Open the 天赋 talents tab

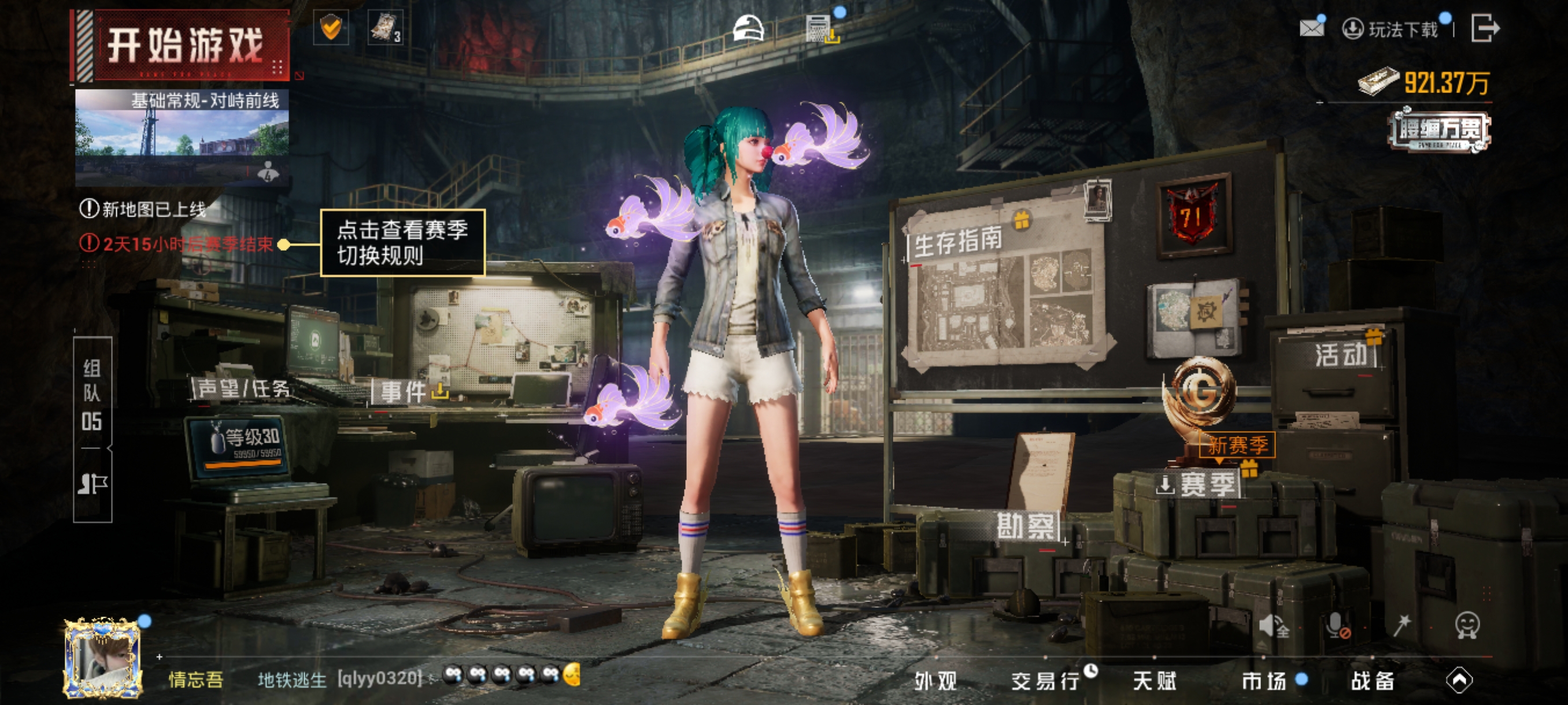point(1154,681)
